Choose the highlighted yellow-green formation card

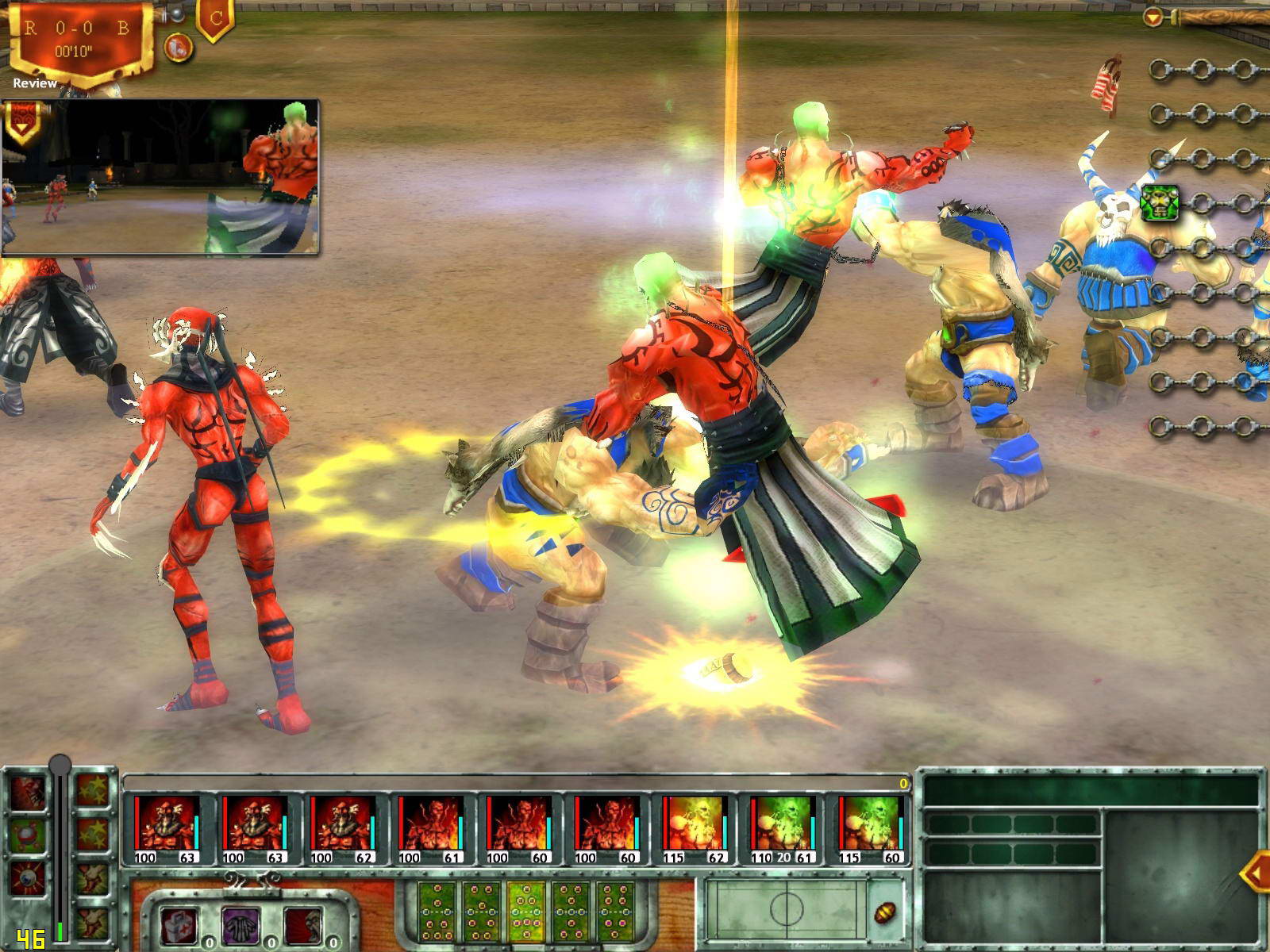tap(526, 909)
